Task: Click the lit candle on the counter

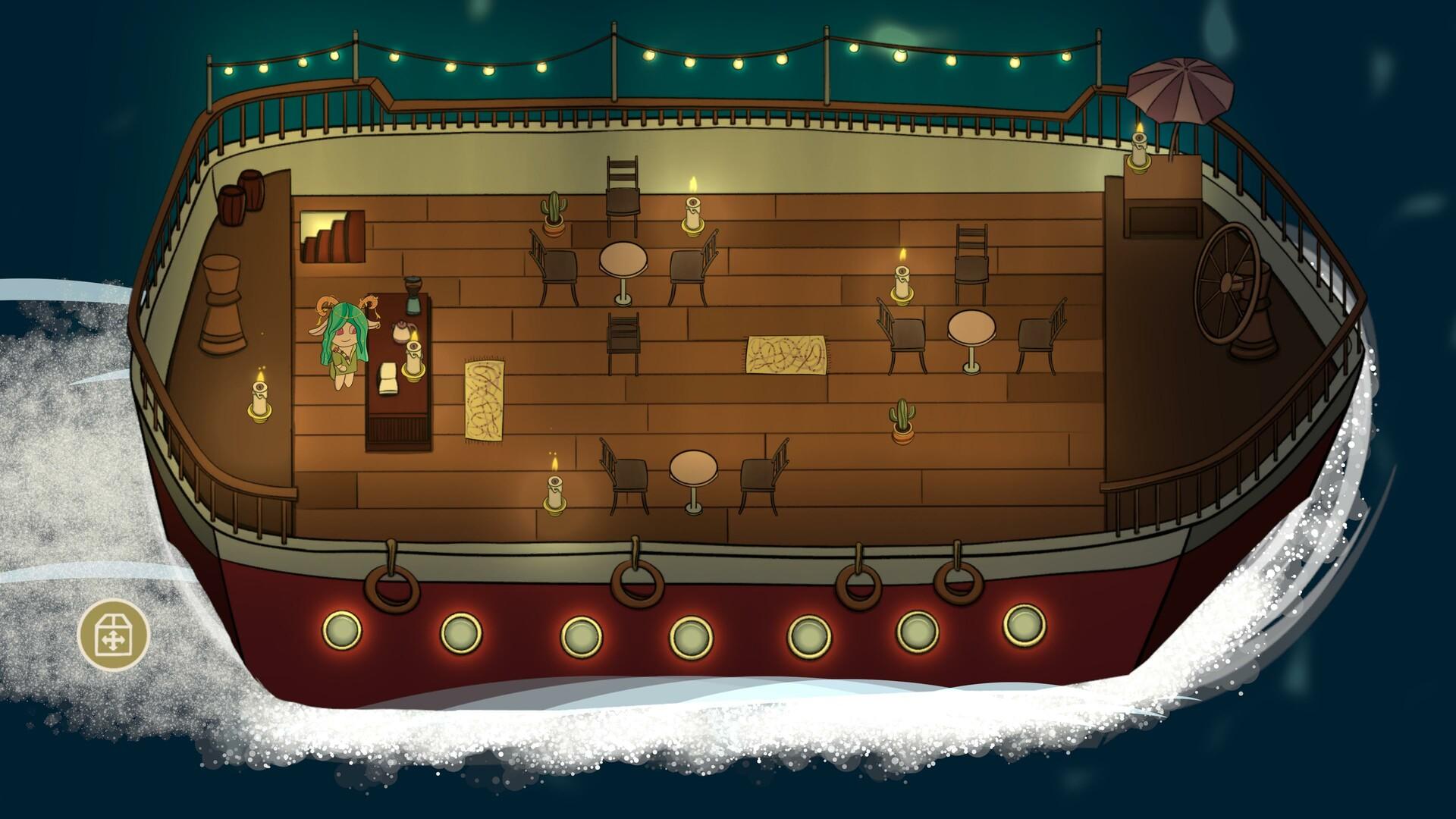Action: [414, 359]
